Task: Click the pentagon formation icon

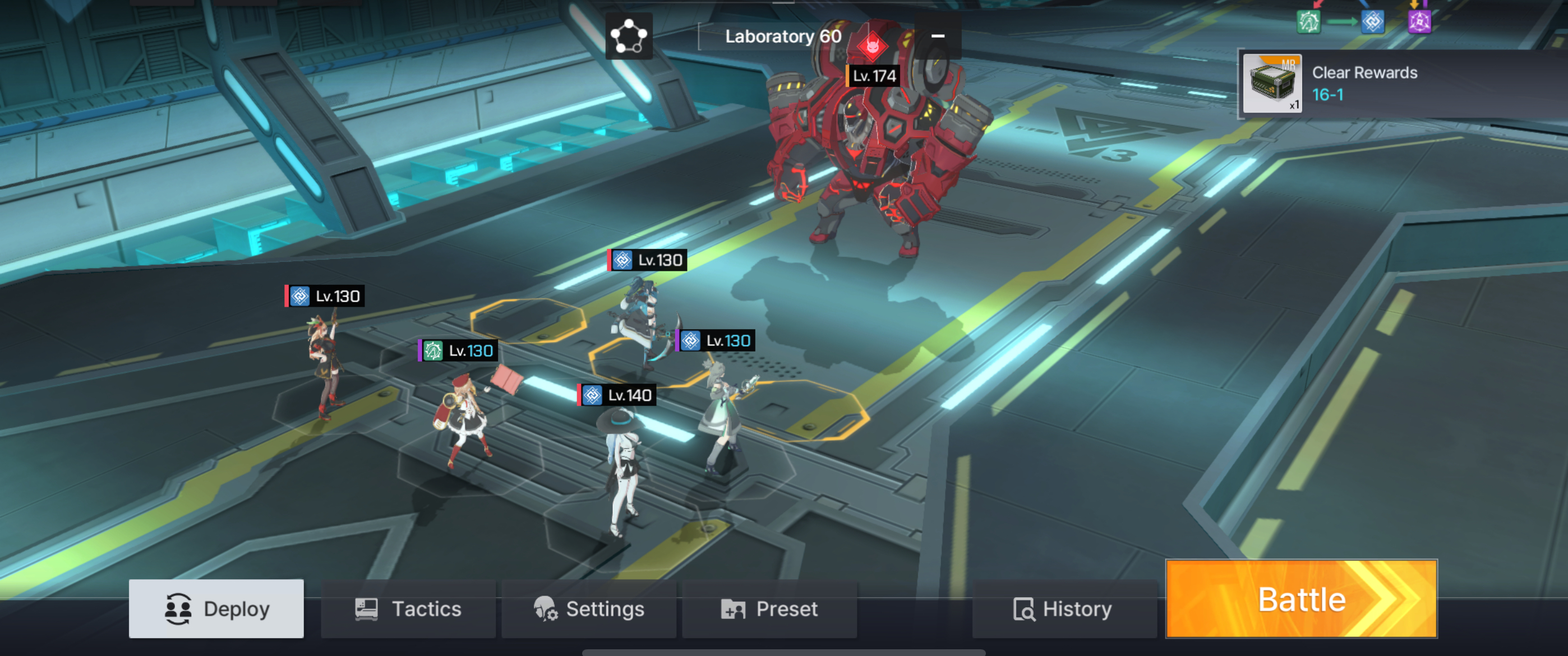Action: (629, 36)
